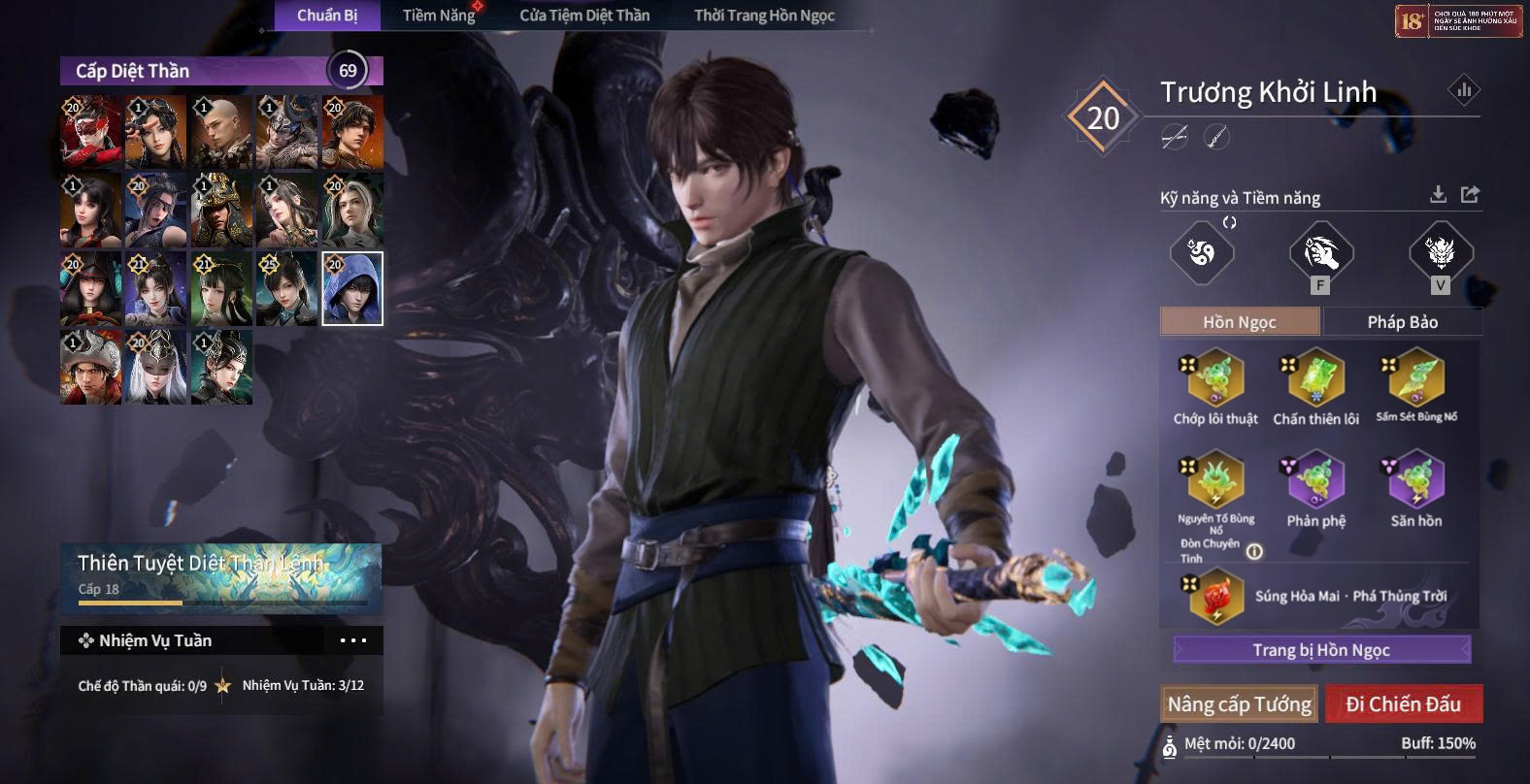The width and height of the screenshot is (1530, 784).
Task: Select the Chớp lôi thuật soul jade
Action: coord(1214,379)
